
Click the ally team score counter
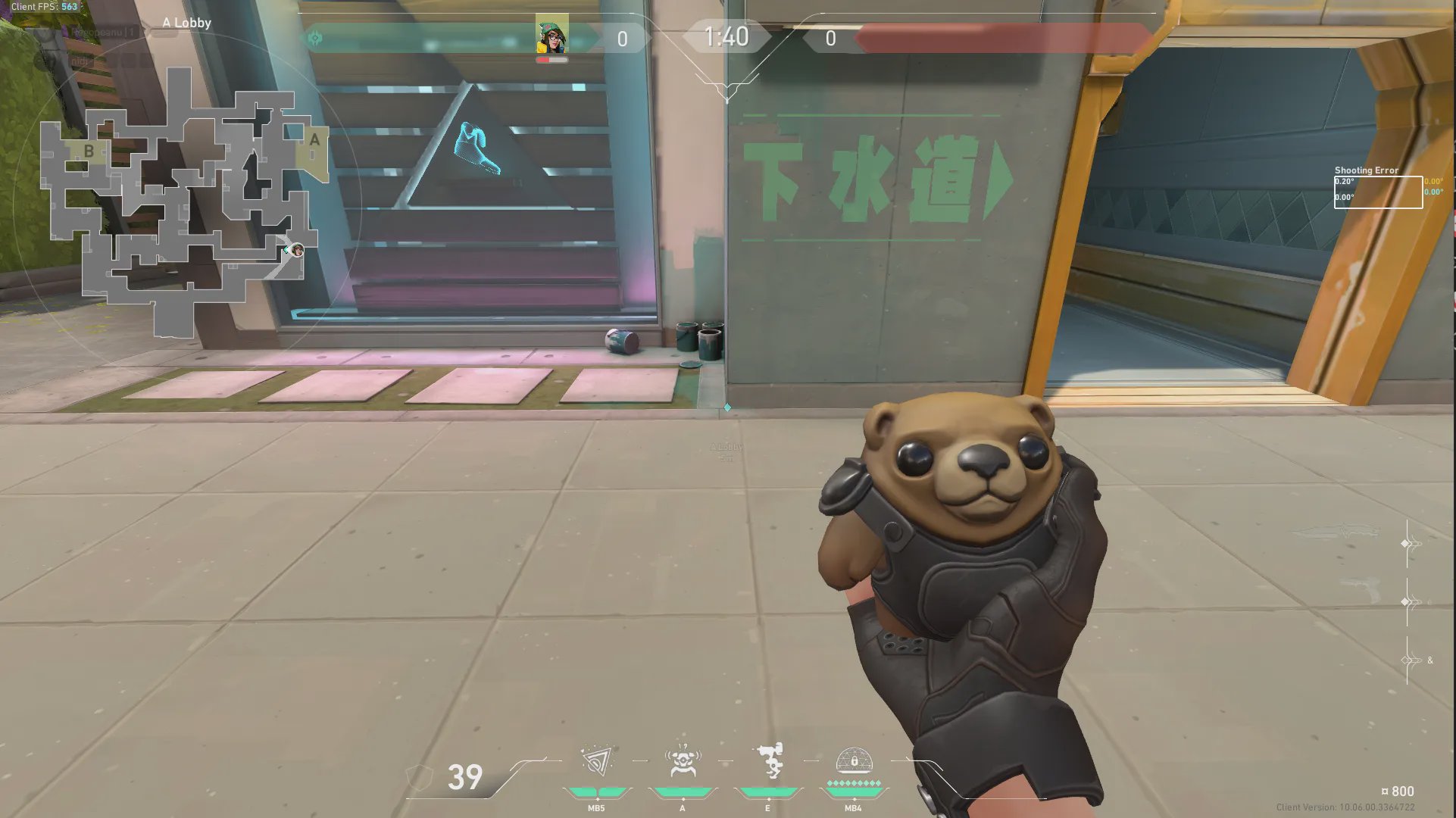pyautogui.click(x=621, y=39)
